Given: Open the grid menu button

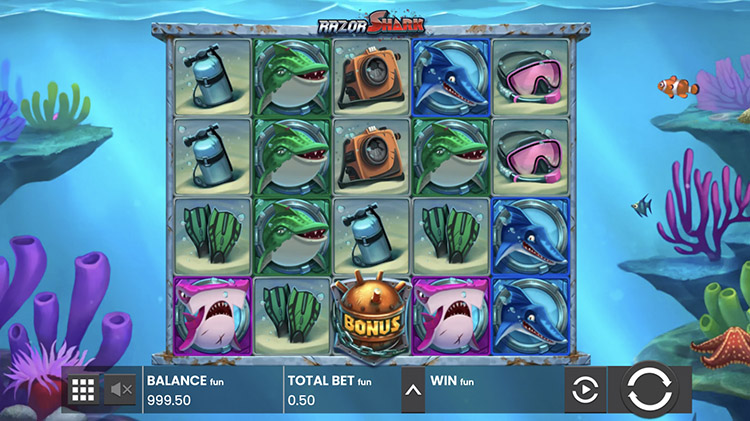Looking at the screenshot, I should tap(83, 389).
